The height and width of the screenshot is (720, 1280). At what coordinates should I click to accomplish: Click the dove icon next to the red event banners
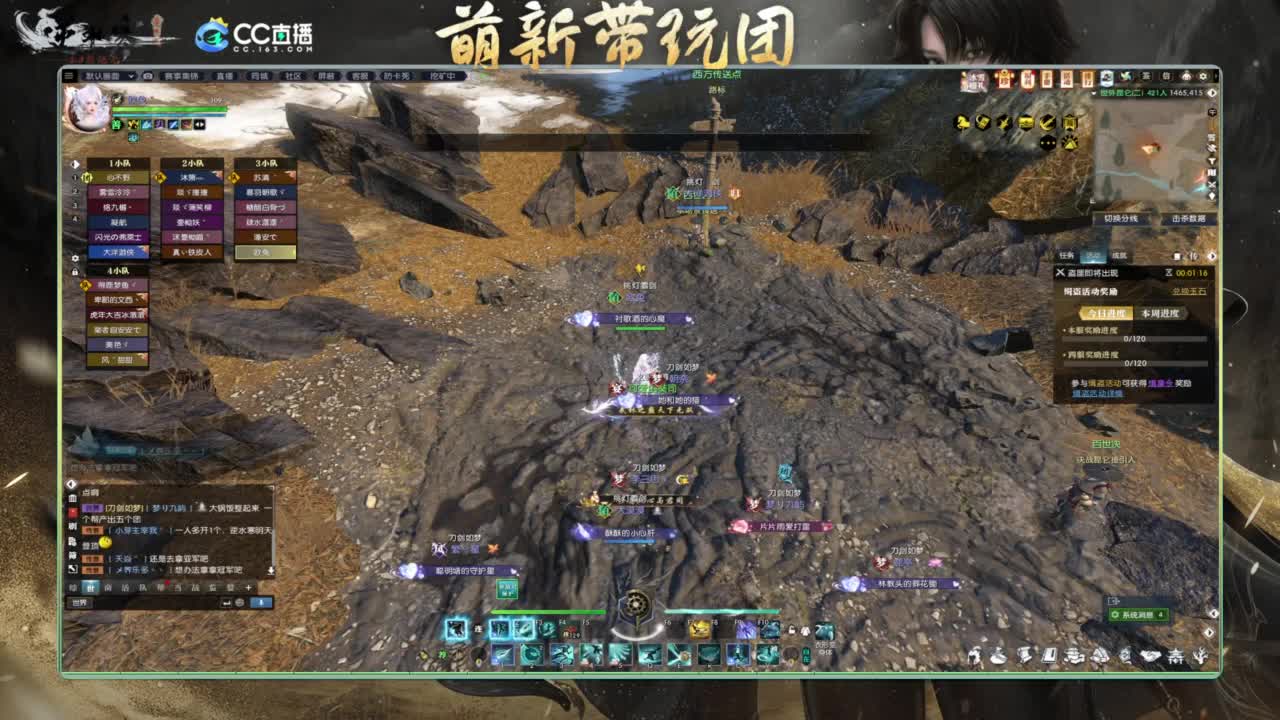(1126, 77)
